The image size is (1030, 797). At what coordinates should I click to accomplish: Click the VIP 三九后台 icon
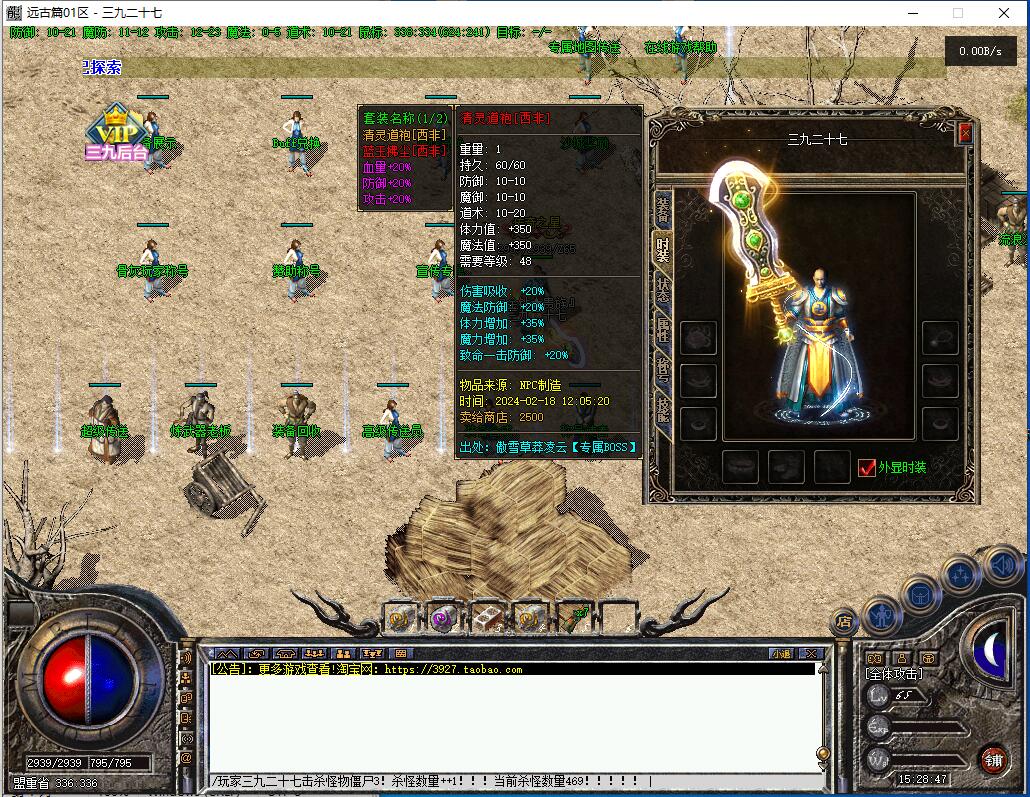tap(117, 135)
